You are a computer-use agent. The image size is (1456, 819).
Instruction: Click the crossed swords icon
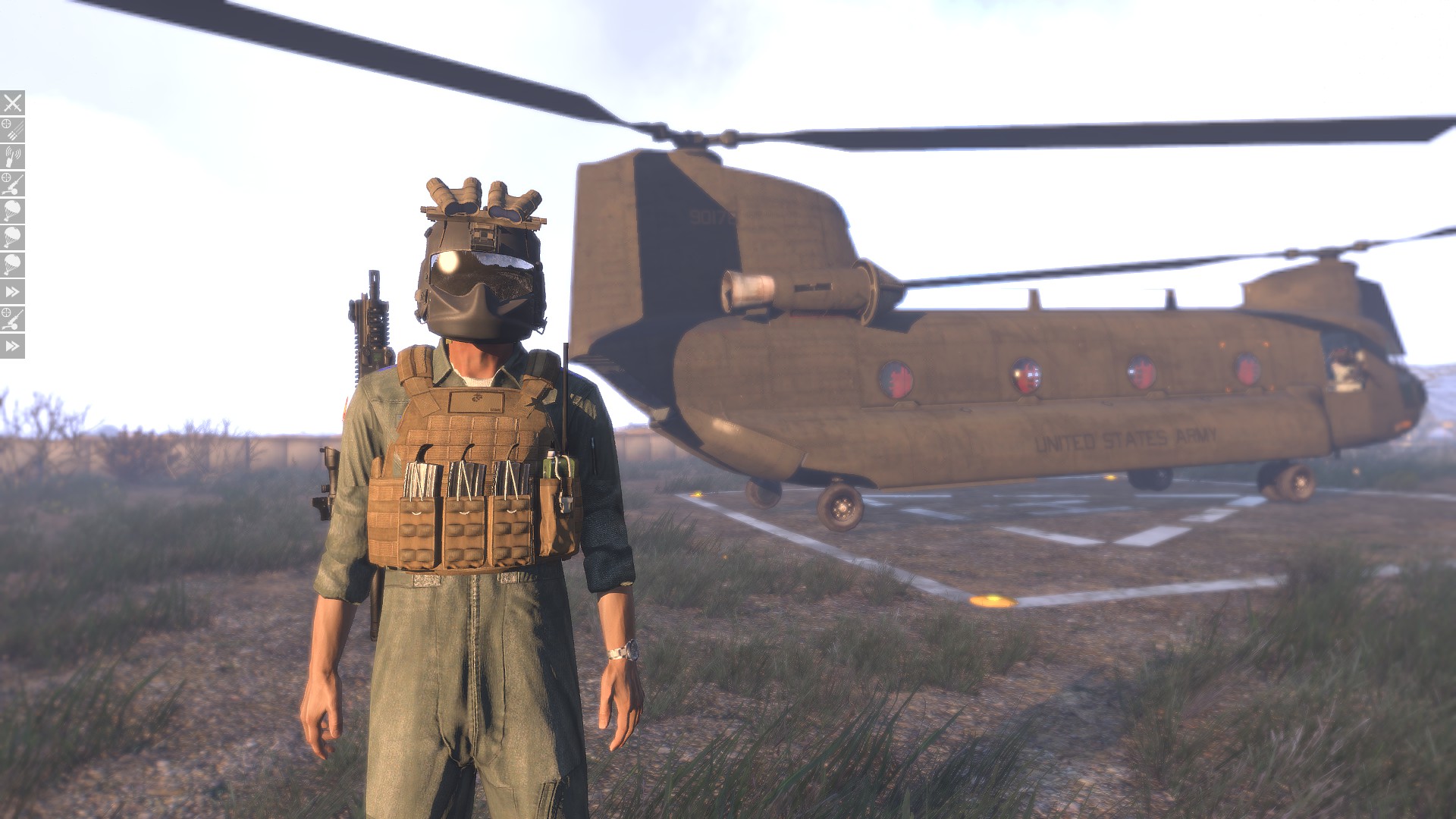click(x=12, y=102)
